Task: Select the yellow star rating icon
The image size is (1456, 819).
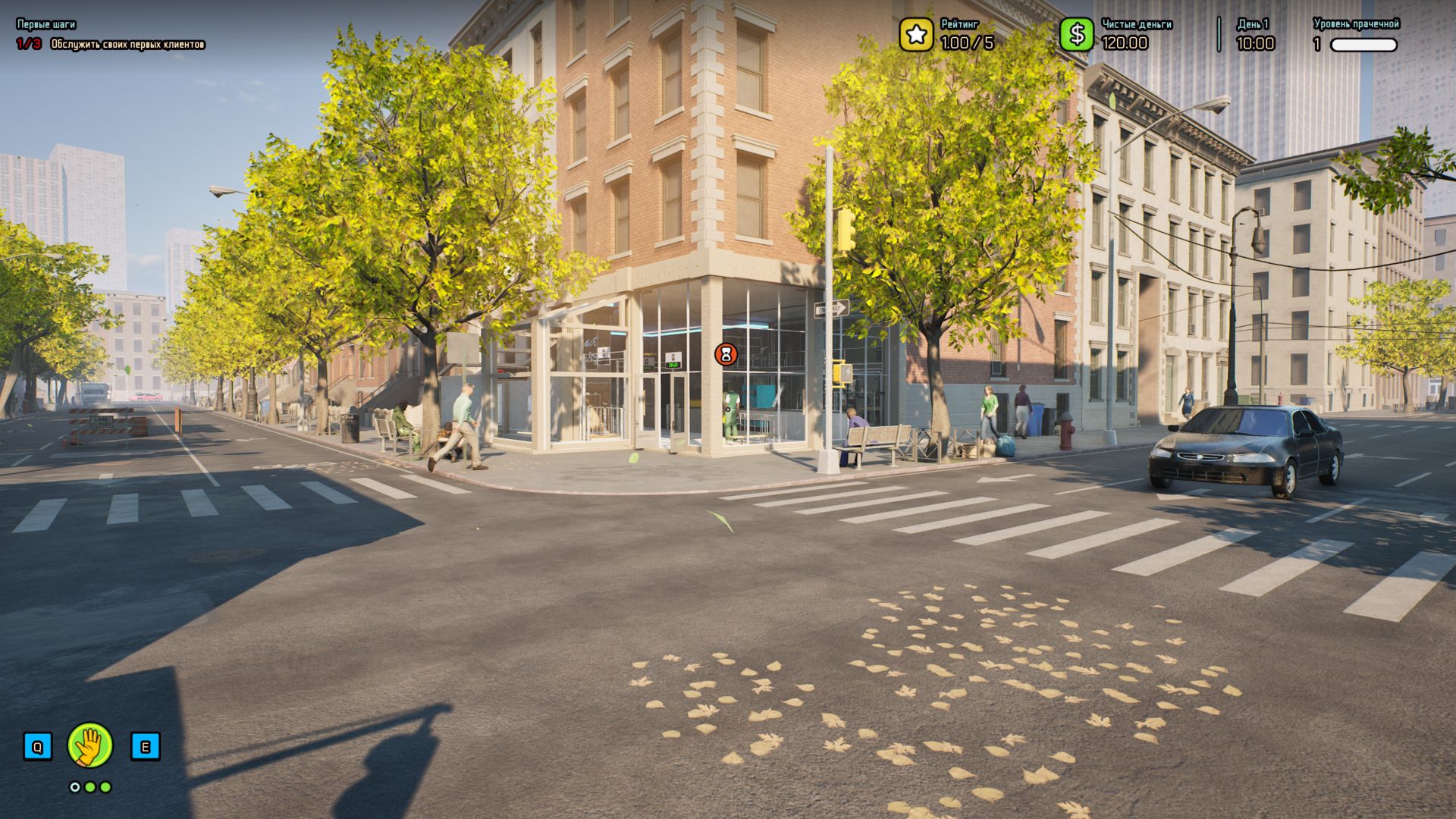Action: (916, 35)
